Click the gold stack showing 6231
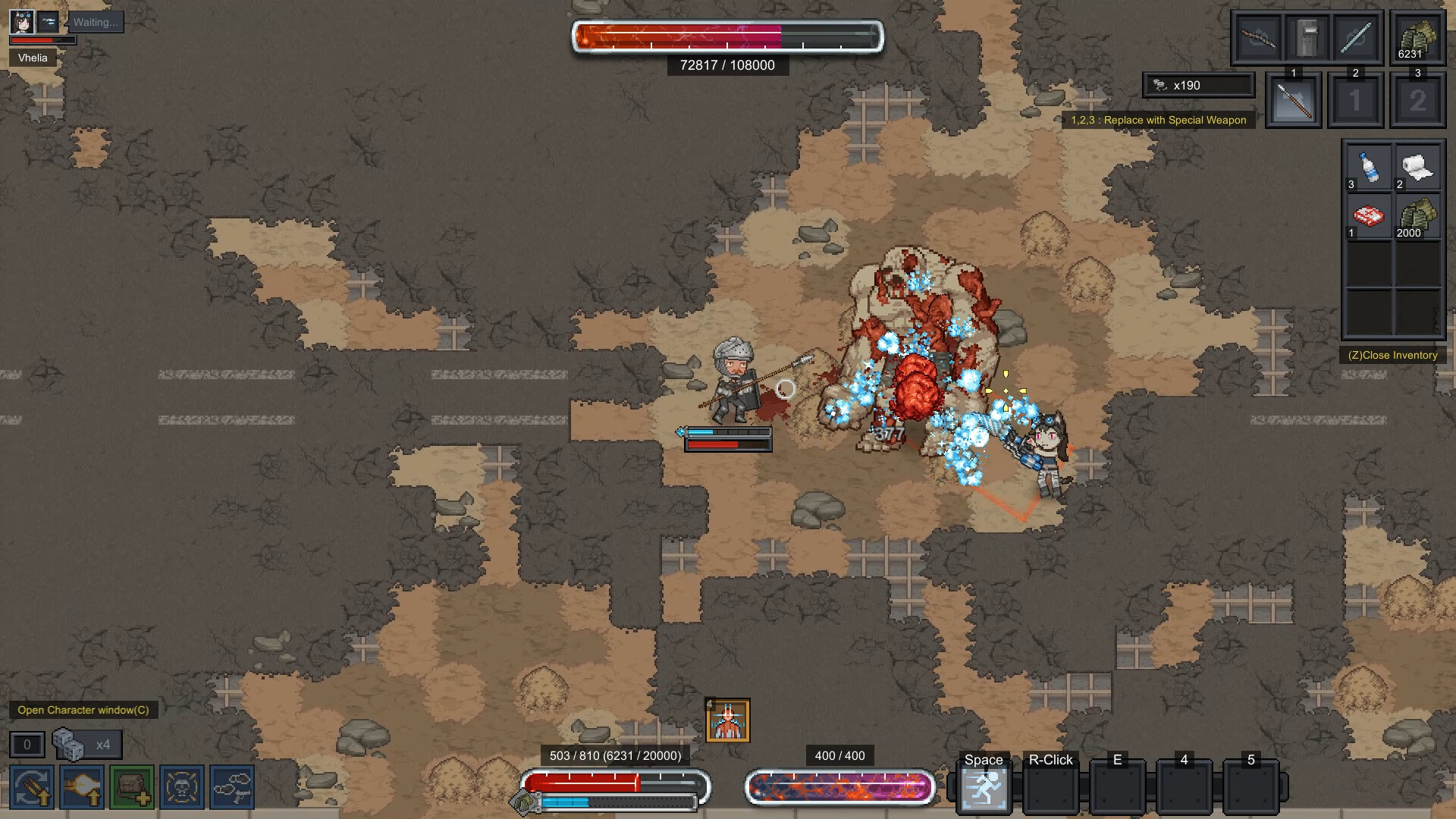Viewport: 1456px width, 819px height. click(x=1417, y=37)
